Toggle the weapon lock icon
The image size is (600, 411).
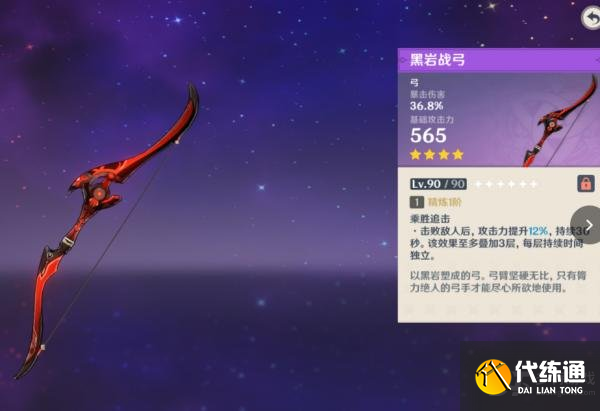(585, 183)
